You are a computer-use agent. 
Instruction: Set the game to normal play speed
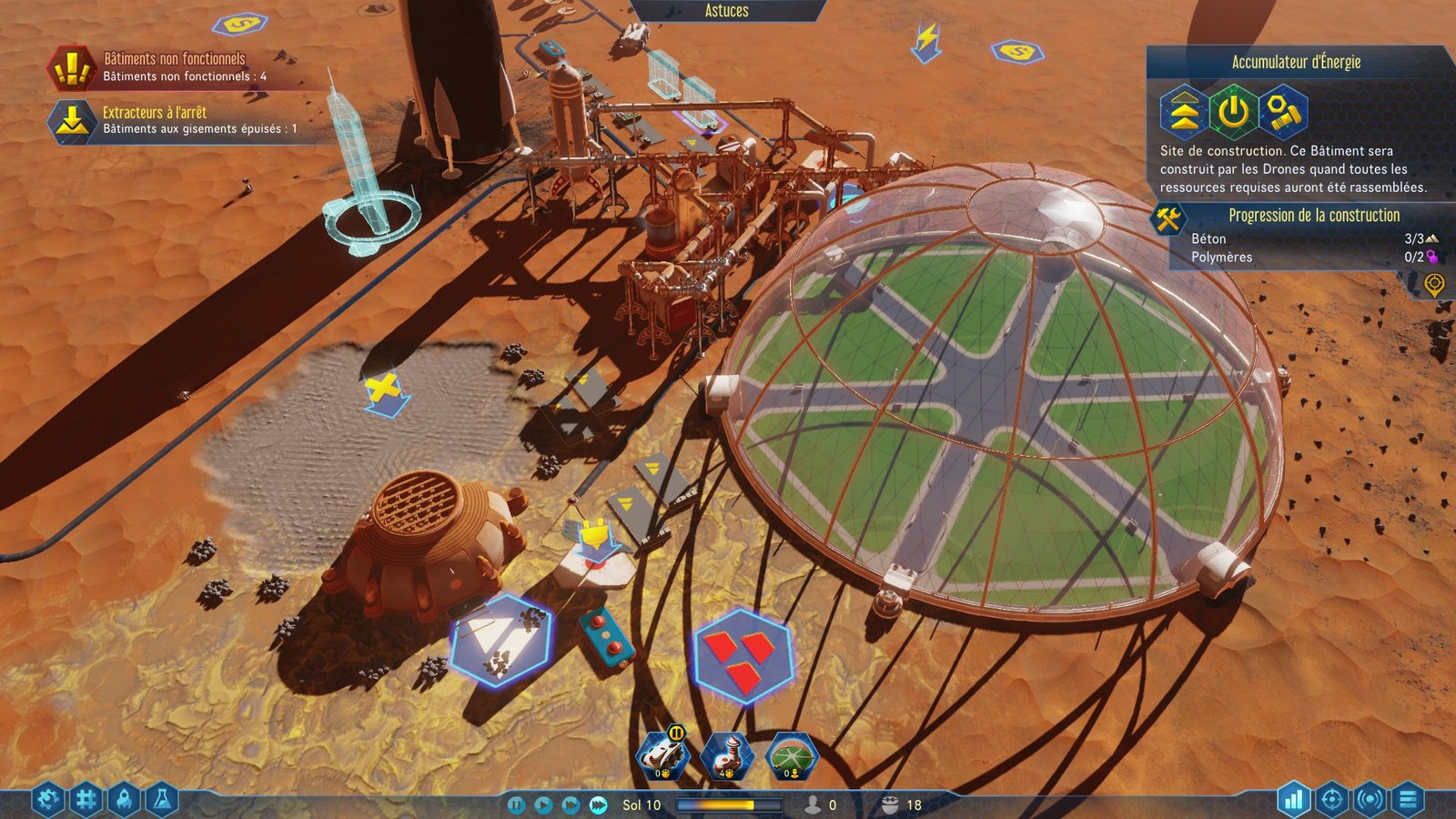click(x=543, y=805)
